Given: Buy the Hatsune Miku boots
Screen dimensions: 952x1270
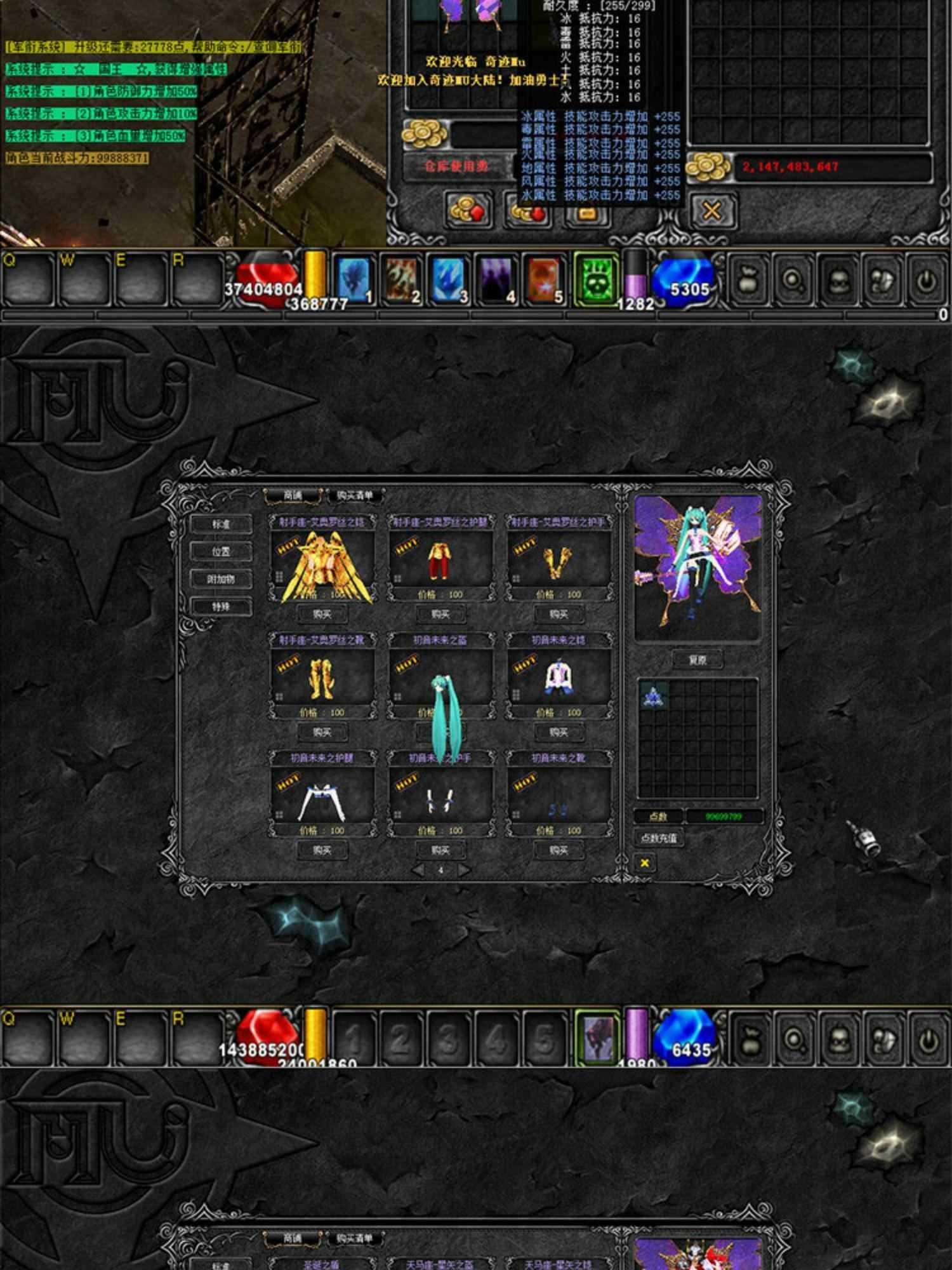Looking at the screenshot, I should pos(559,850).
